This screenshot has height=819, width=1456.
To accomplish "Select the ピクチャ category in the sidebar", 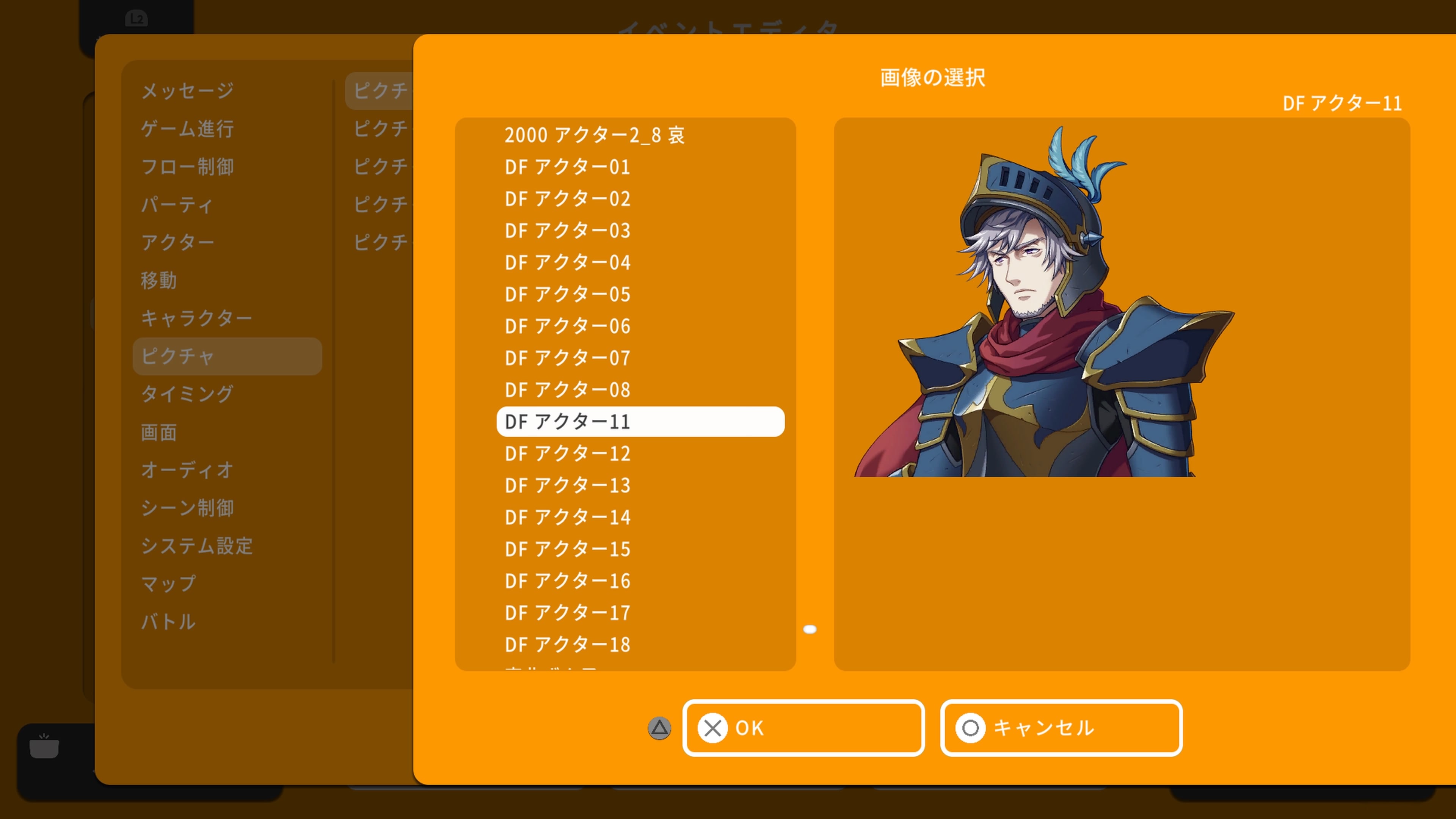I will [226, 356].
